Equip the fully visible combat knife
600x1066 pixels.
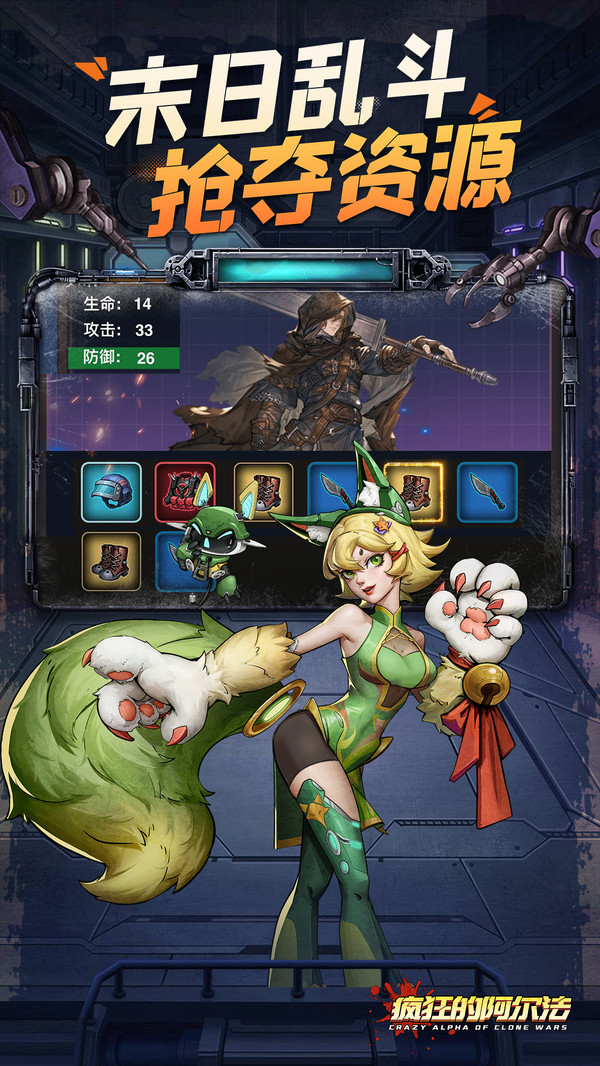click(487, 492)
